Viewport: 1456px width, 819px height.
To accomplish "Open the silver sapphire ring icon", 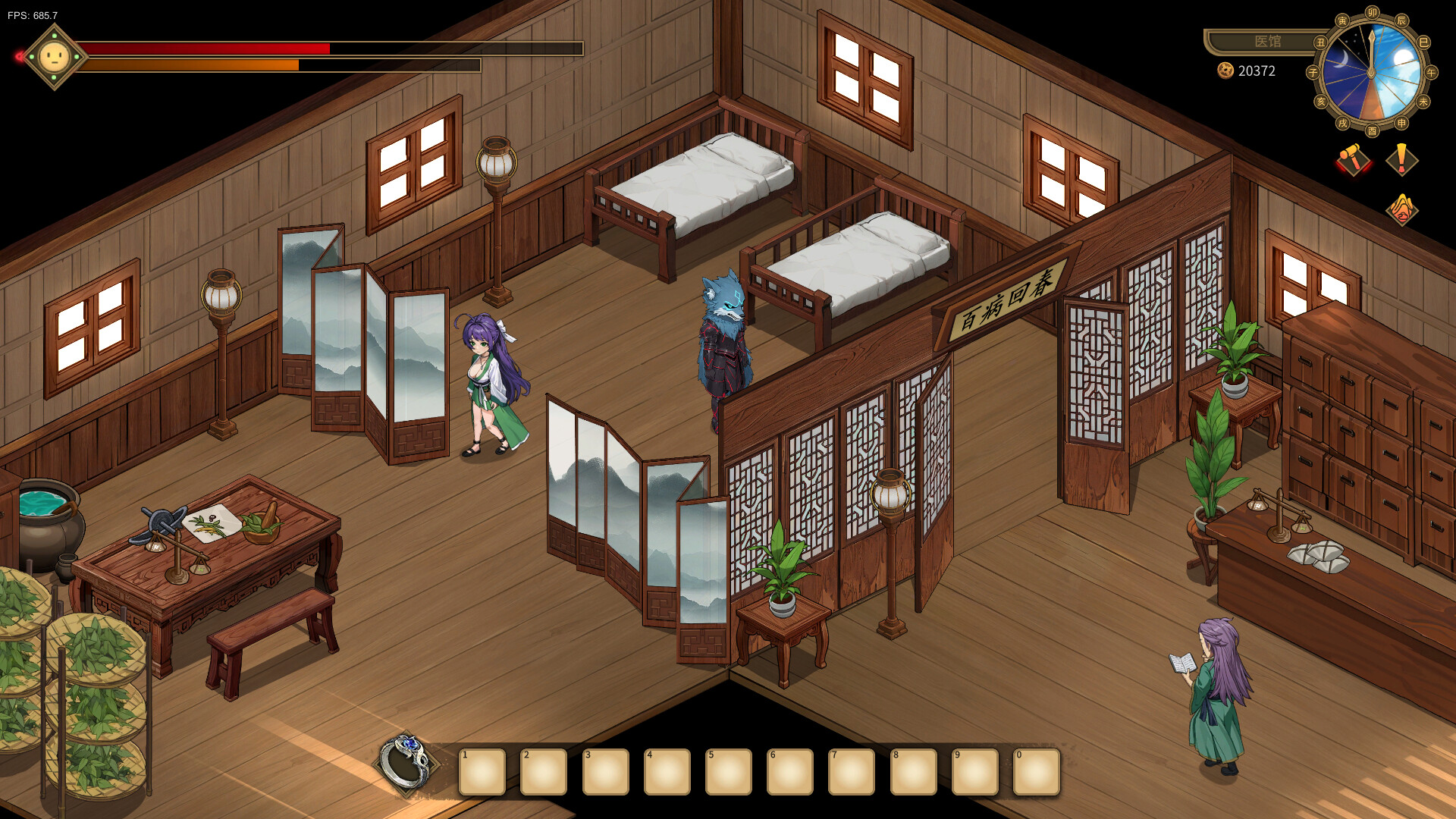I will 406,763.
